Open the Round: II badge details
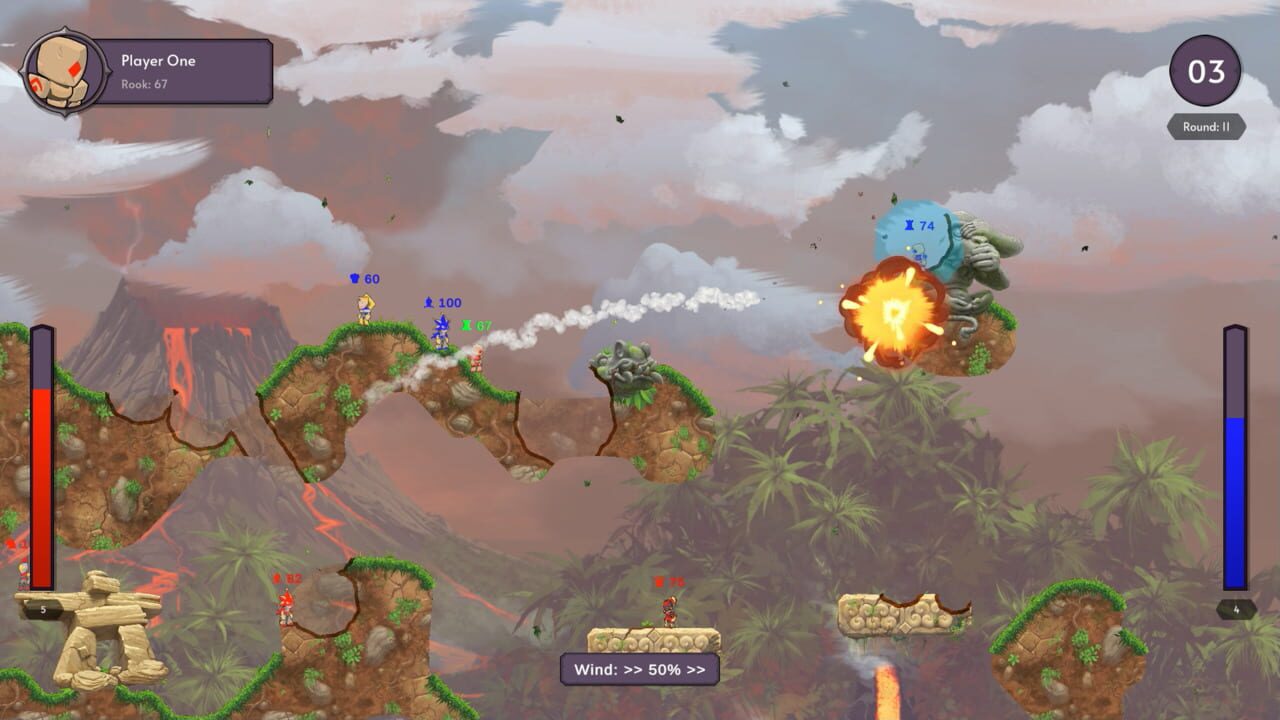The height and width of the screenshot is (720, 1280). click(x=1204, y=125)
